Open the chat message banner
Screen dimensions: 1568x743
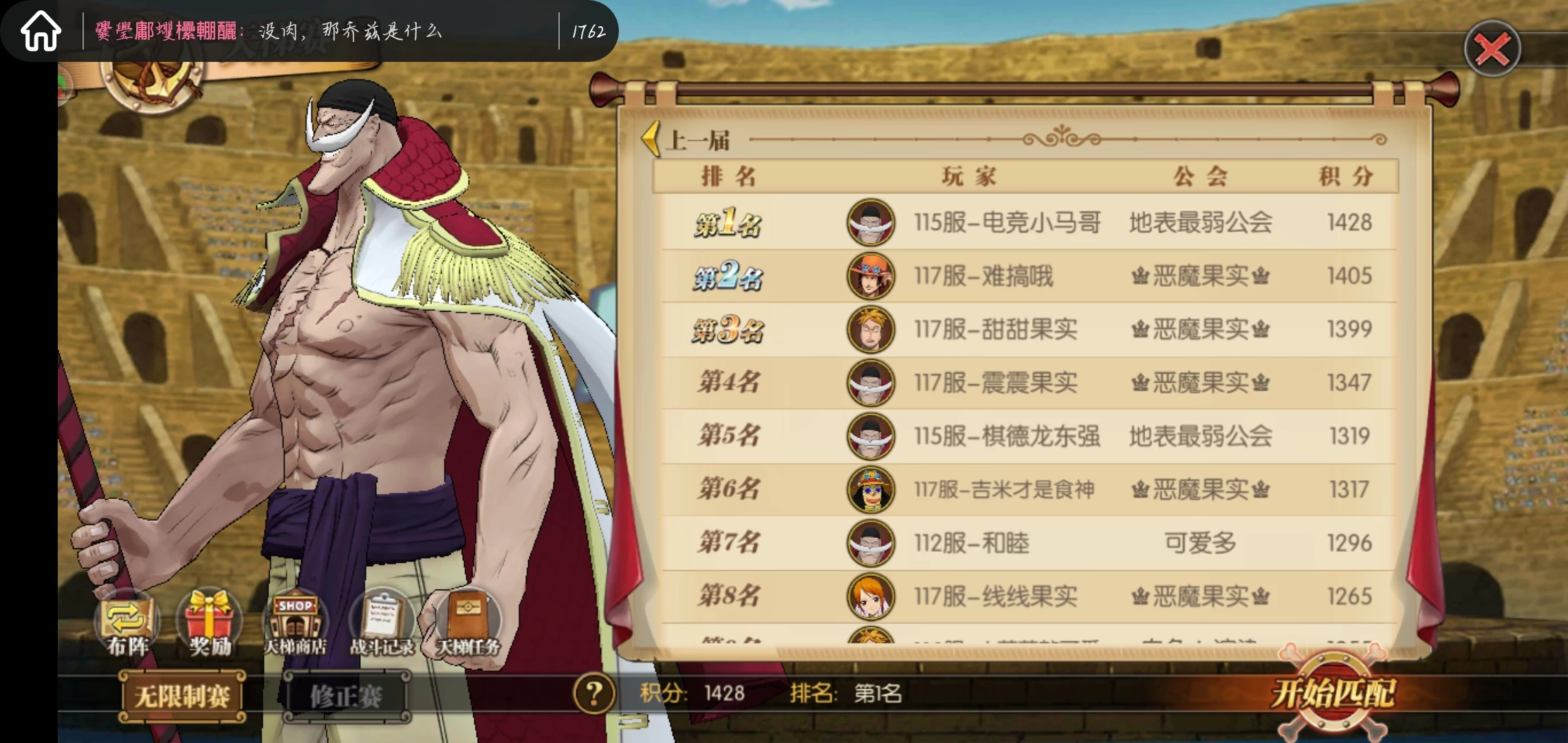pos(323,32)
